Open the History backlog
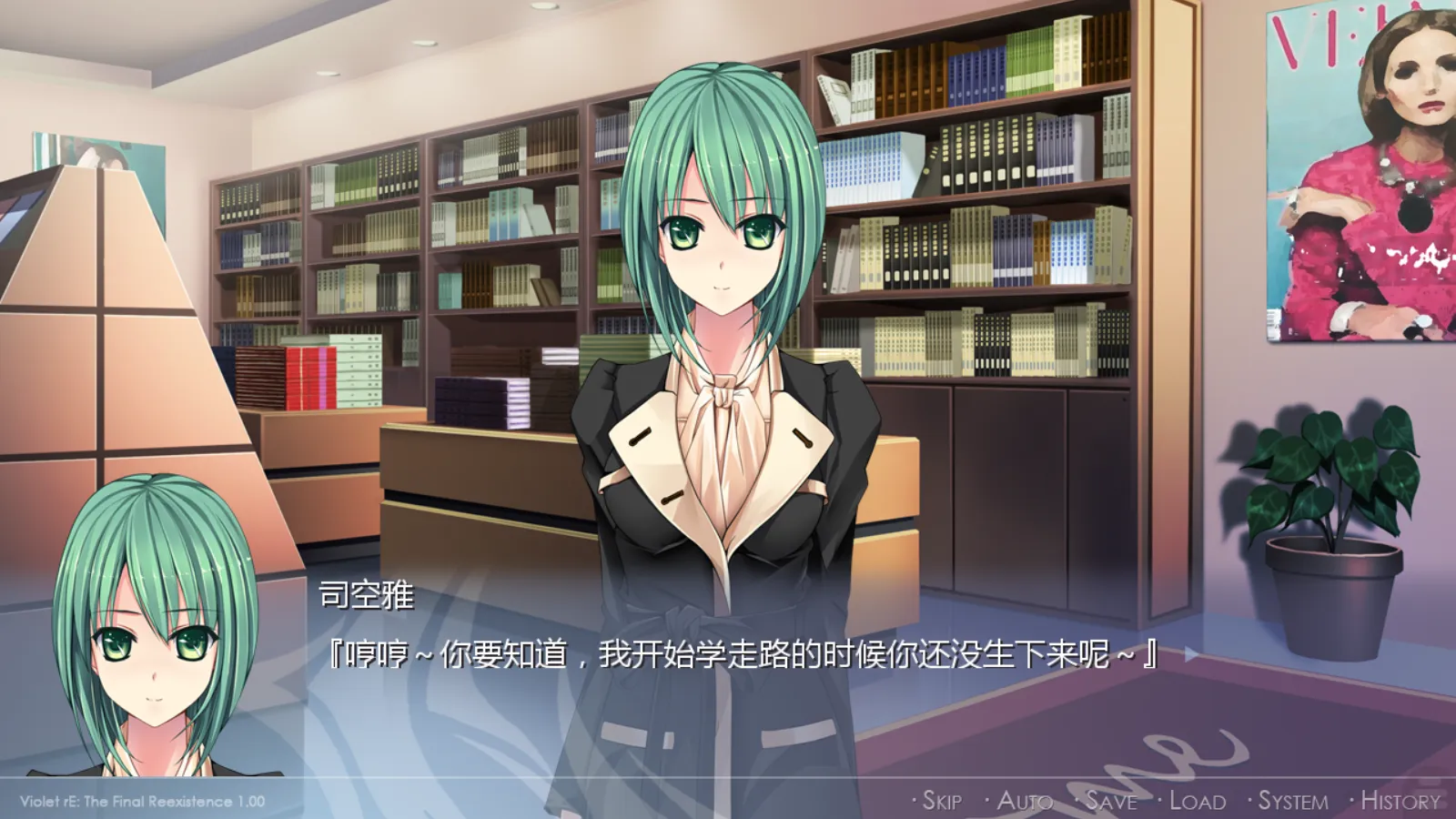 1400,799
